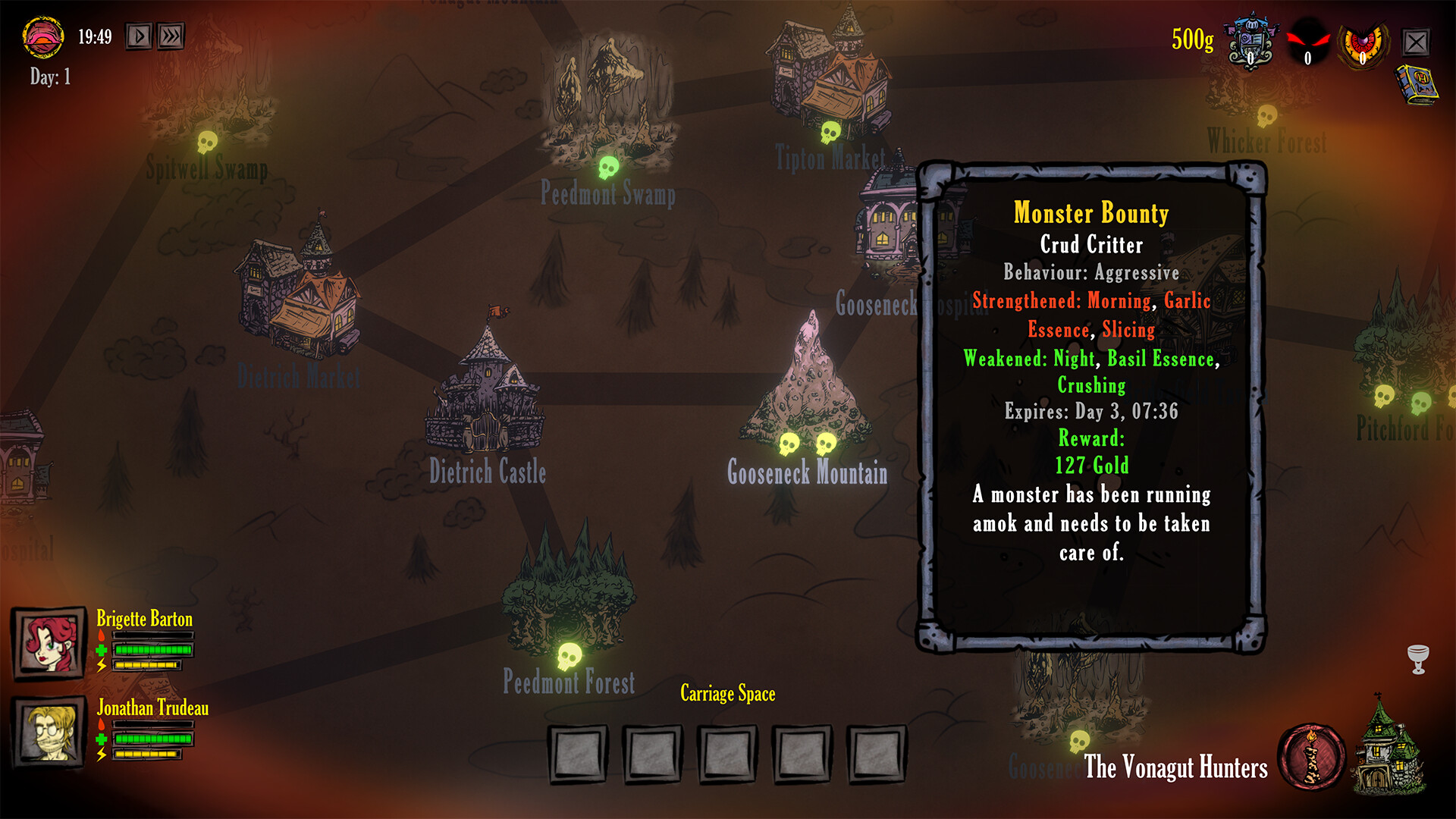
Task: Click the red candle emblem icon
Action: click(1311, 757)
